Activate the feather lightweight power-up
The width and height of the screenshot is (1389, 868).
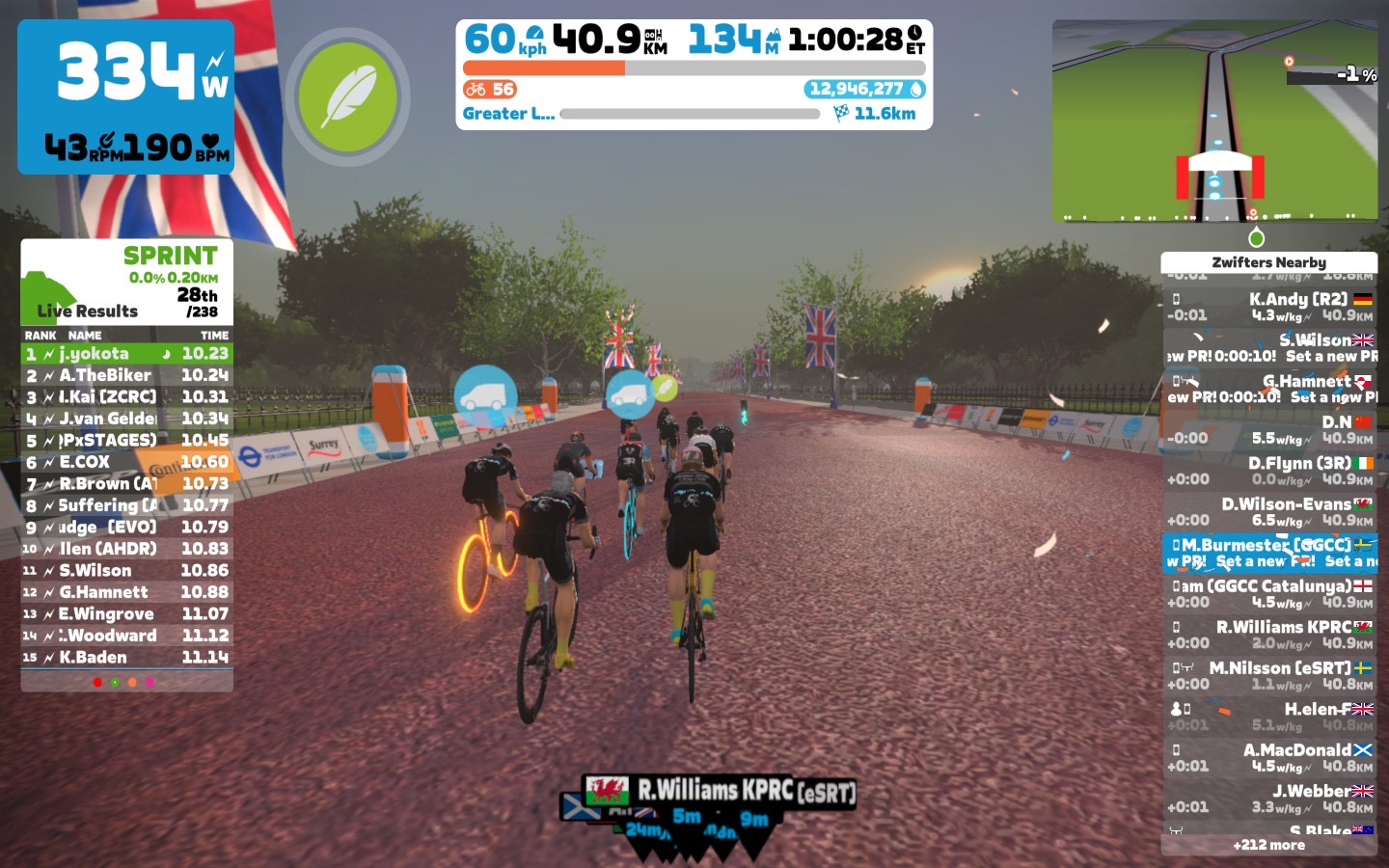coord(347,97)
